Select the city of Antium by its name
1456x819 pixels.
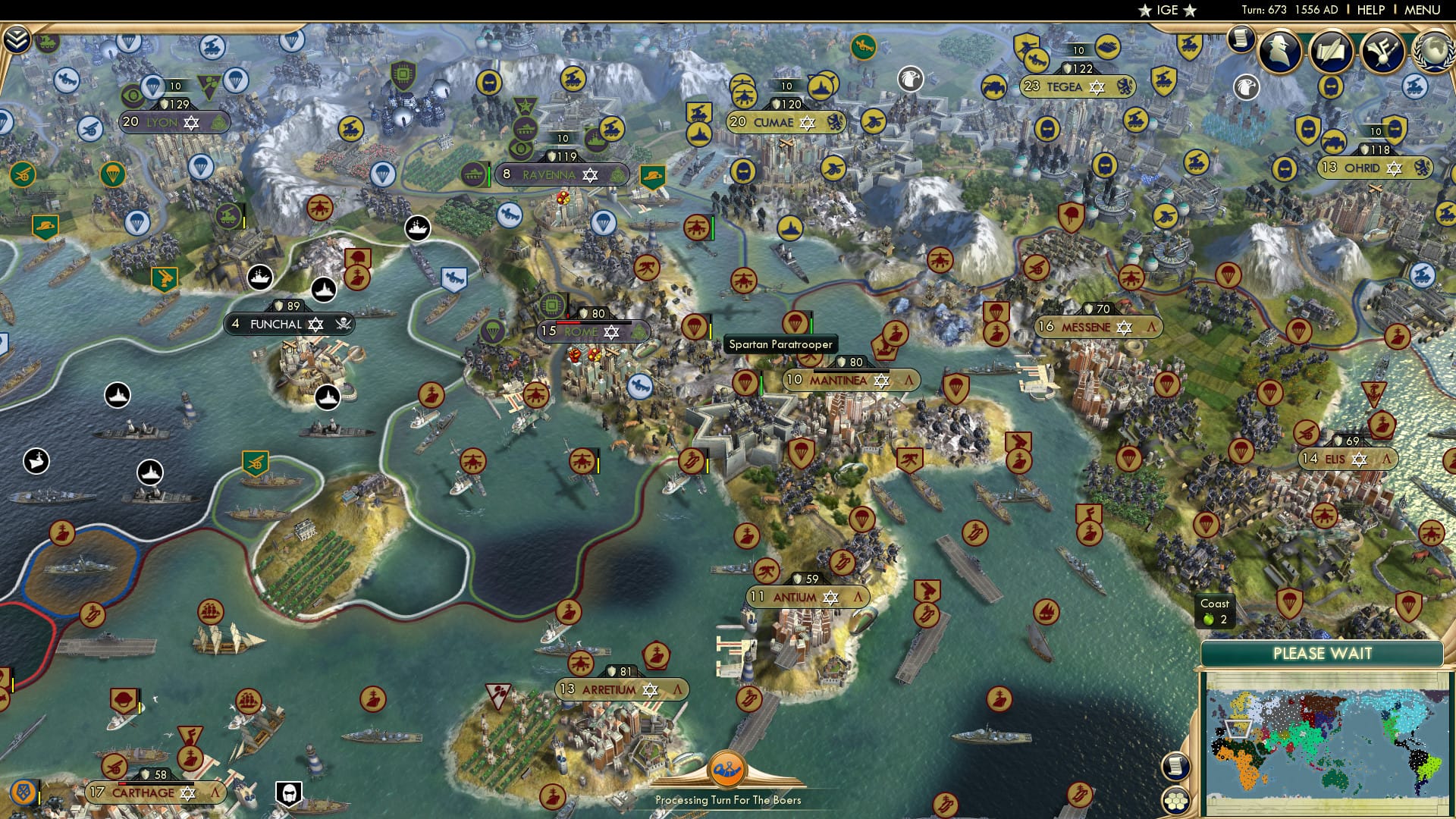793,598
